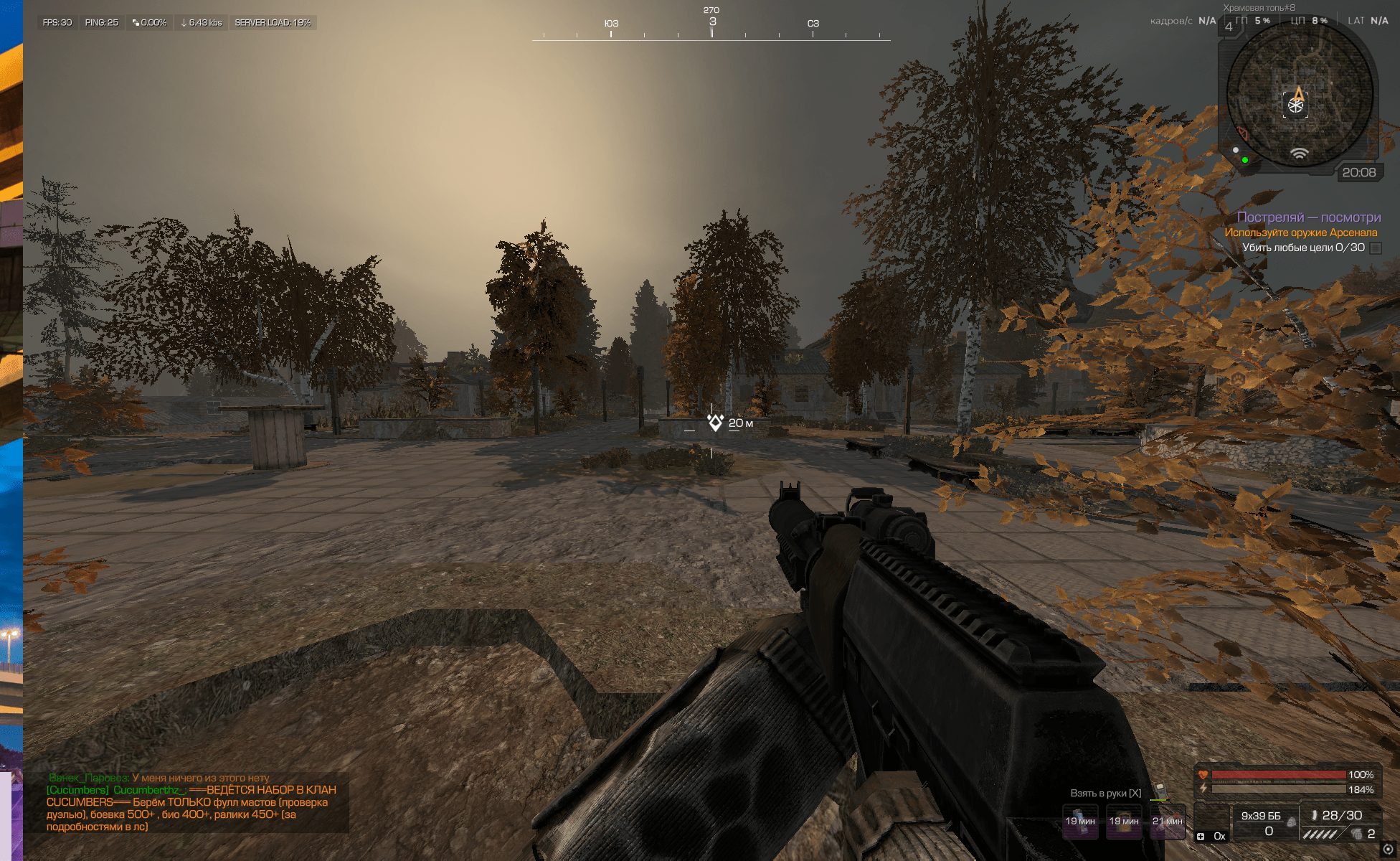The width and height of the screenshot is (1400, 861).
Task: Select the orange item buff slot
Action: (1124, 821)
